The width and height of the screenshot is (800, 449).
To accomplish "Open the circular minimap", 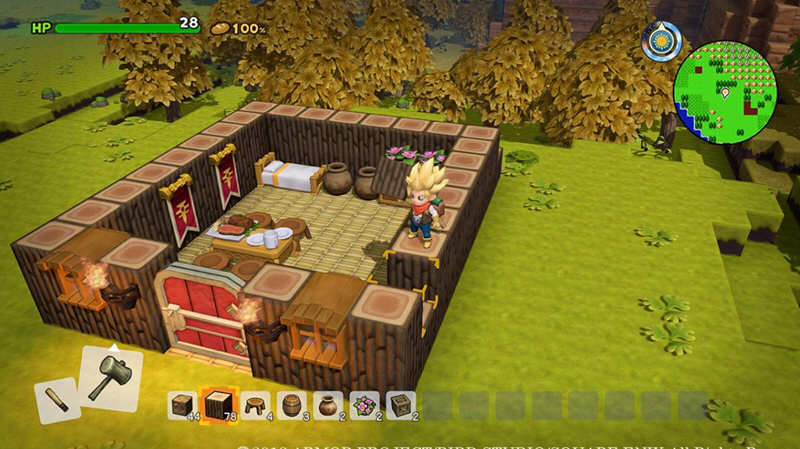I will [725, 92].
